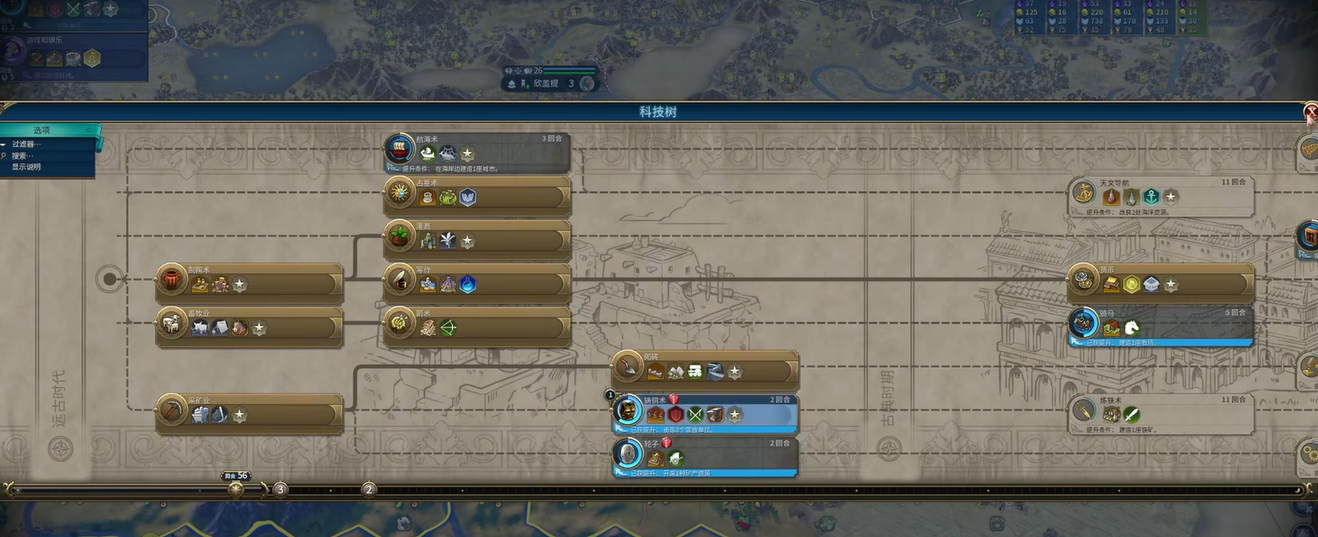This screenshot has height=537, width=1318.
Task: Select the 炼铁术 Iron Working technology
Action: [x=1161, y=414]
